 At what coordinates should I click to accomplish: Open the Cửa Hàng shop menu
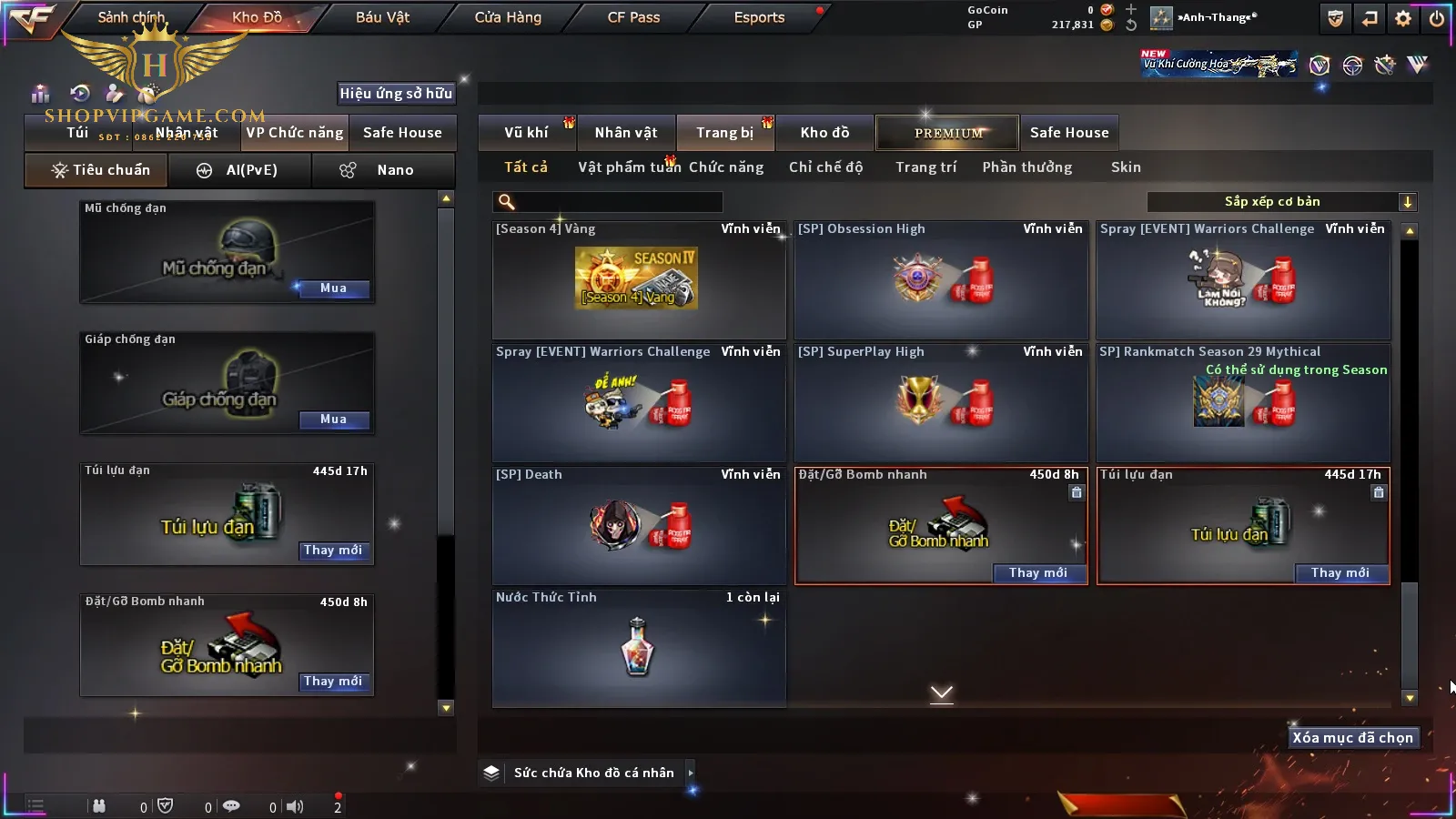(x=508, y=17)
